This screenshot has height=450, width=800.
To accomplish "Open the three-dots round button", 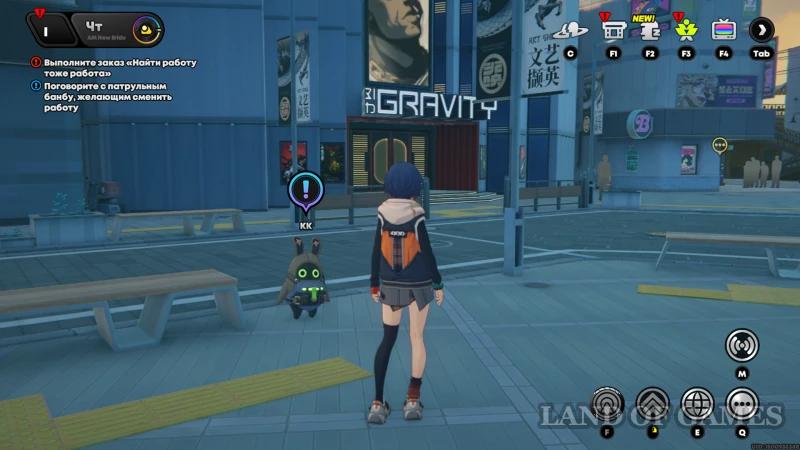I will click(742, 404).
